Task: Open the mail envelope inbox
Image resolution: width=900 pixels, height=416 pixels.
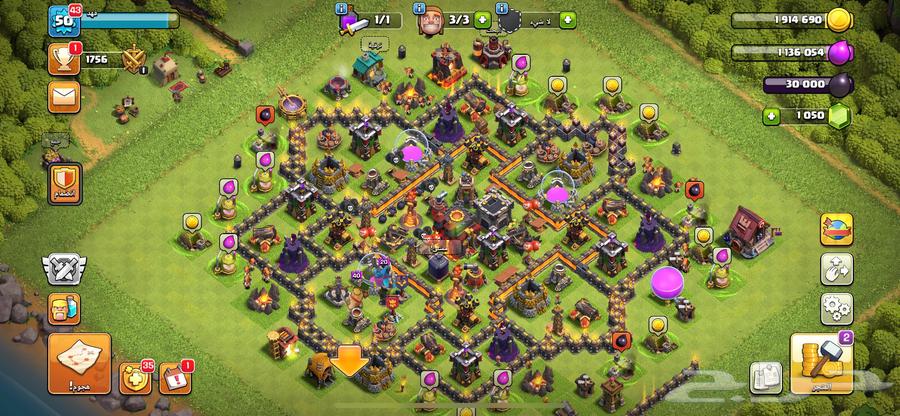Action: pyautogui.click(x=62, y=97)
